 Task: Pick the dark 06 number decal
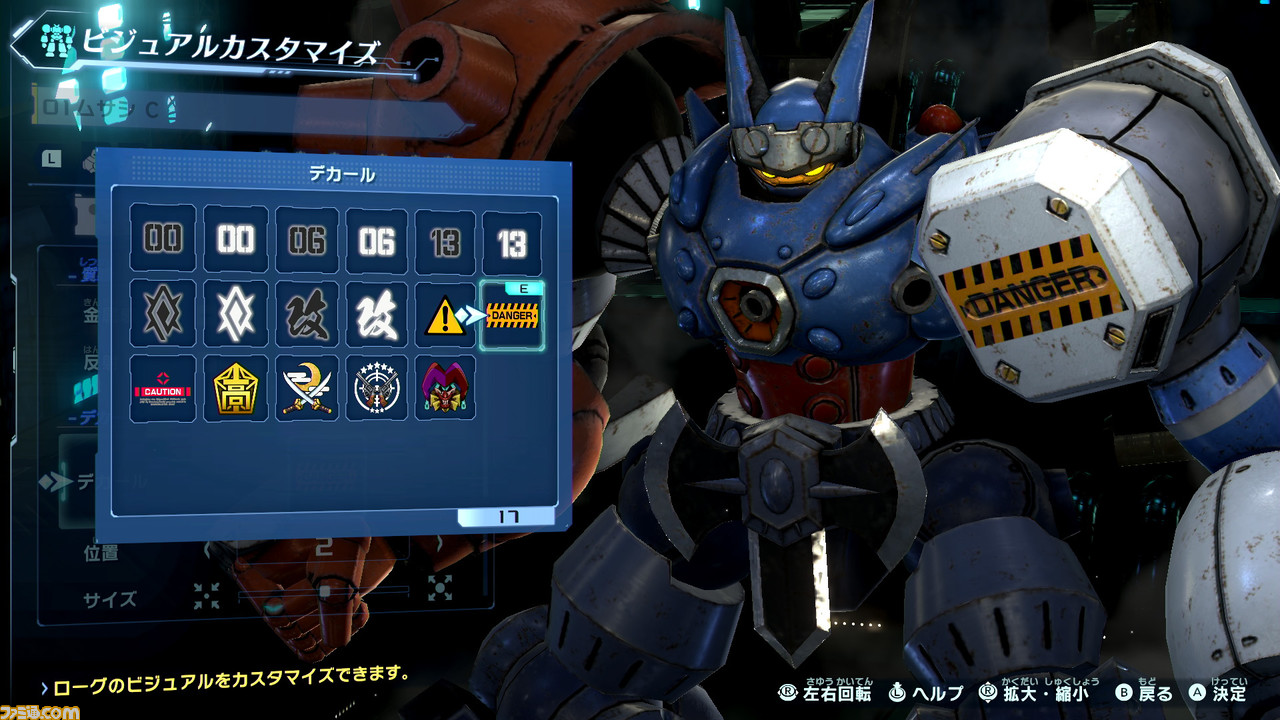(307, 241)
